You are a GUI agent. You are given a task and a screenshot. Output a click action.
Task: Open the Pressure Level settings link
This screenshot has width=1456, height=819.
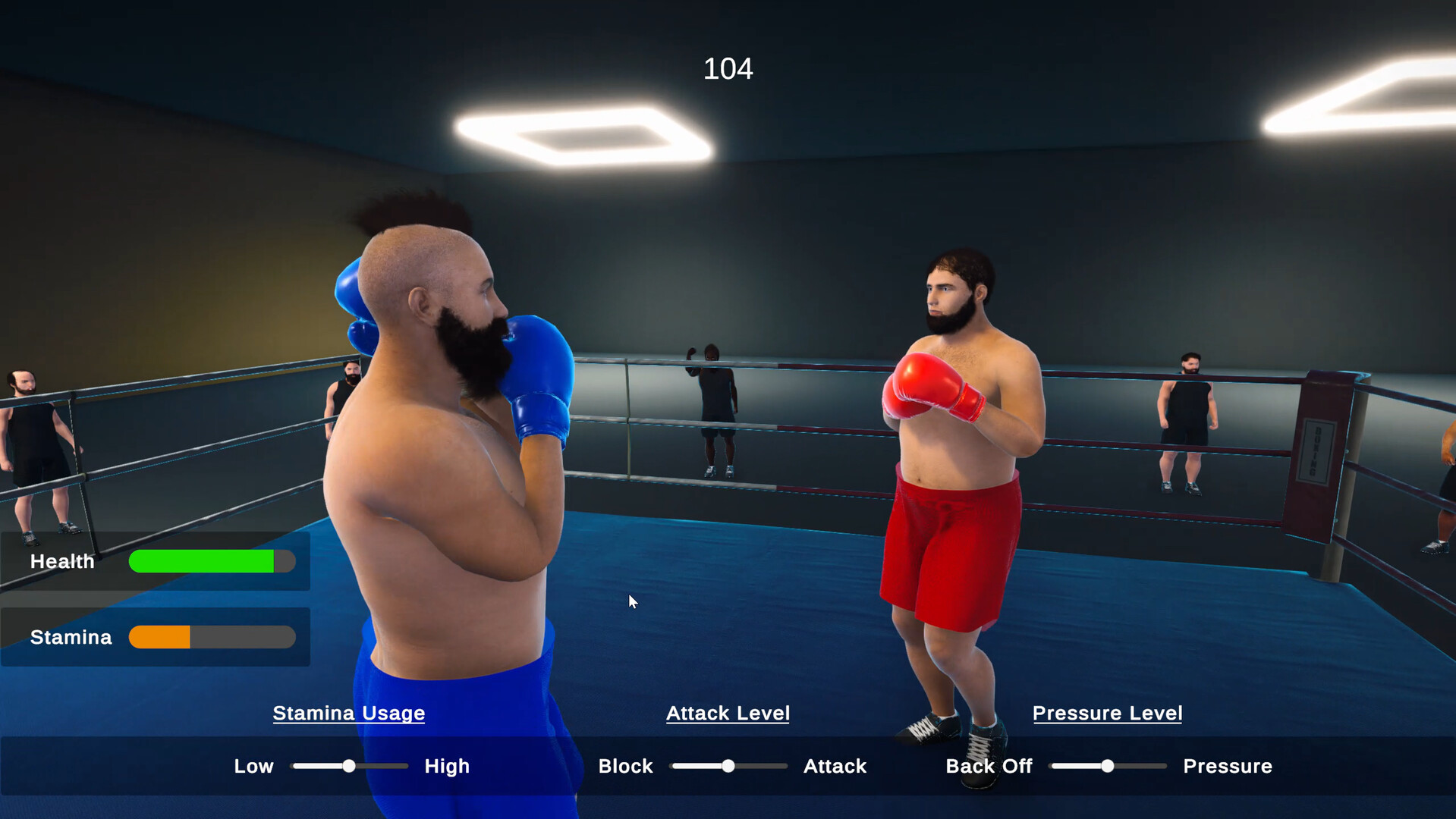[1107, 714]
